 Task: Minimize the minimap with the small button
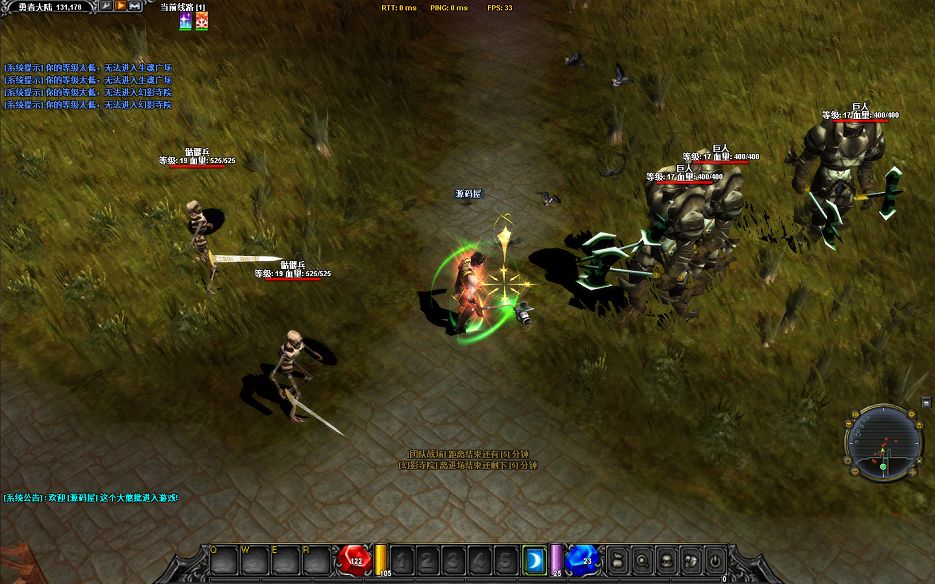926,402
